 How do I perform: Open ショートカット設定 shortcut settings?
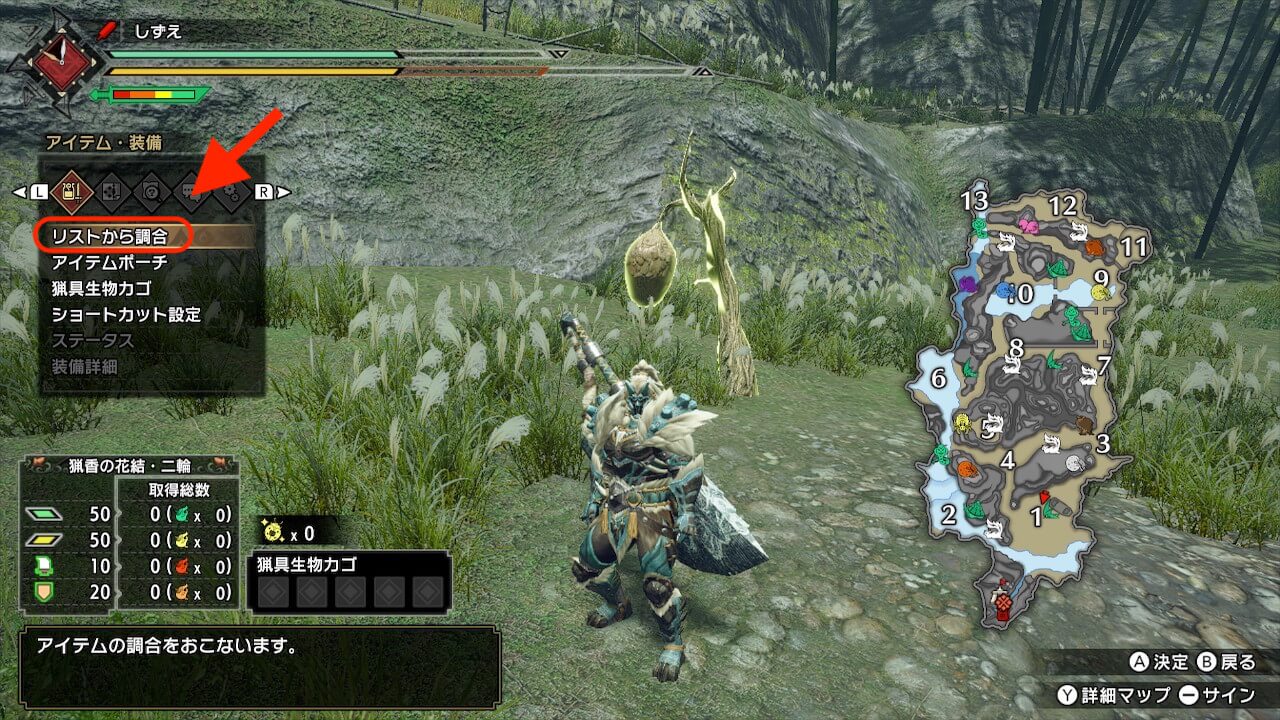point(127,314)
